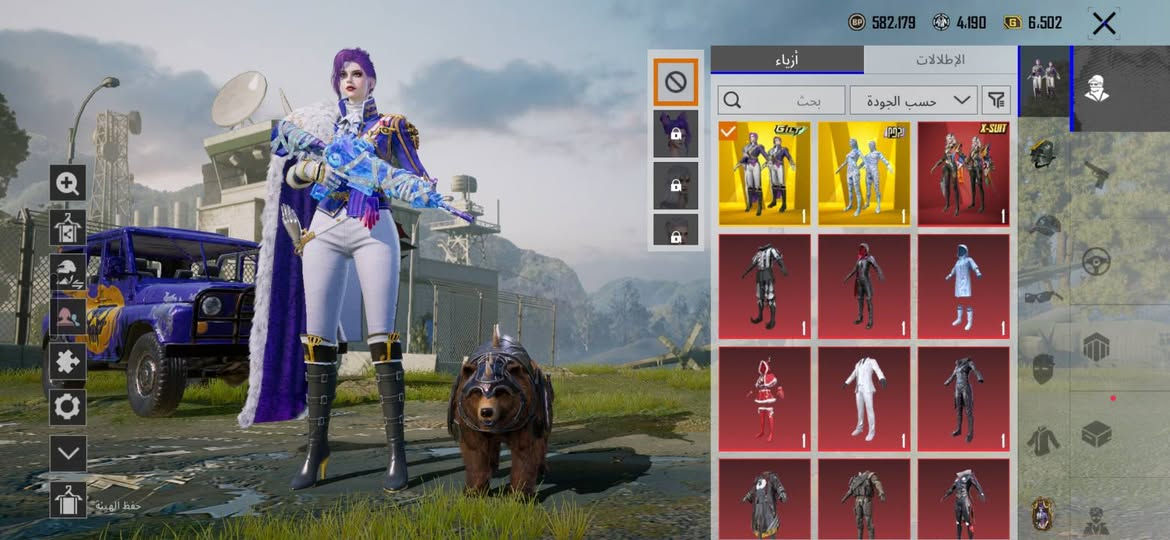
Task: Switch to the أزياء outfits tab
Action: [x=787, y=60]
